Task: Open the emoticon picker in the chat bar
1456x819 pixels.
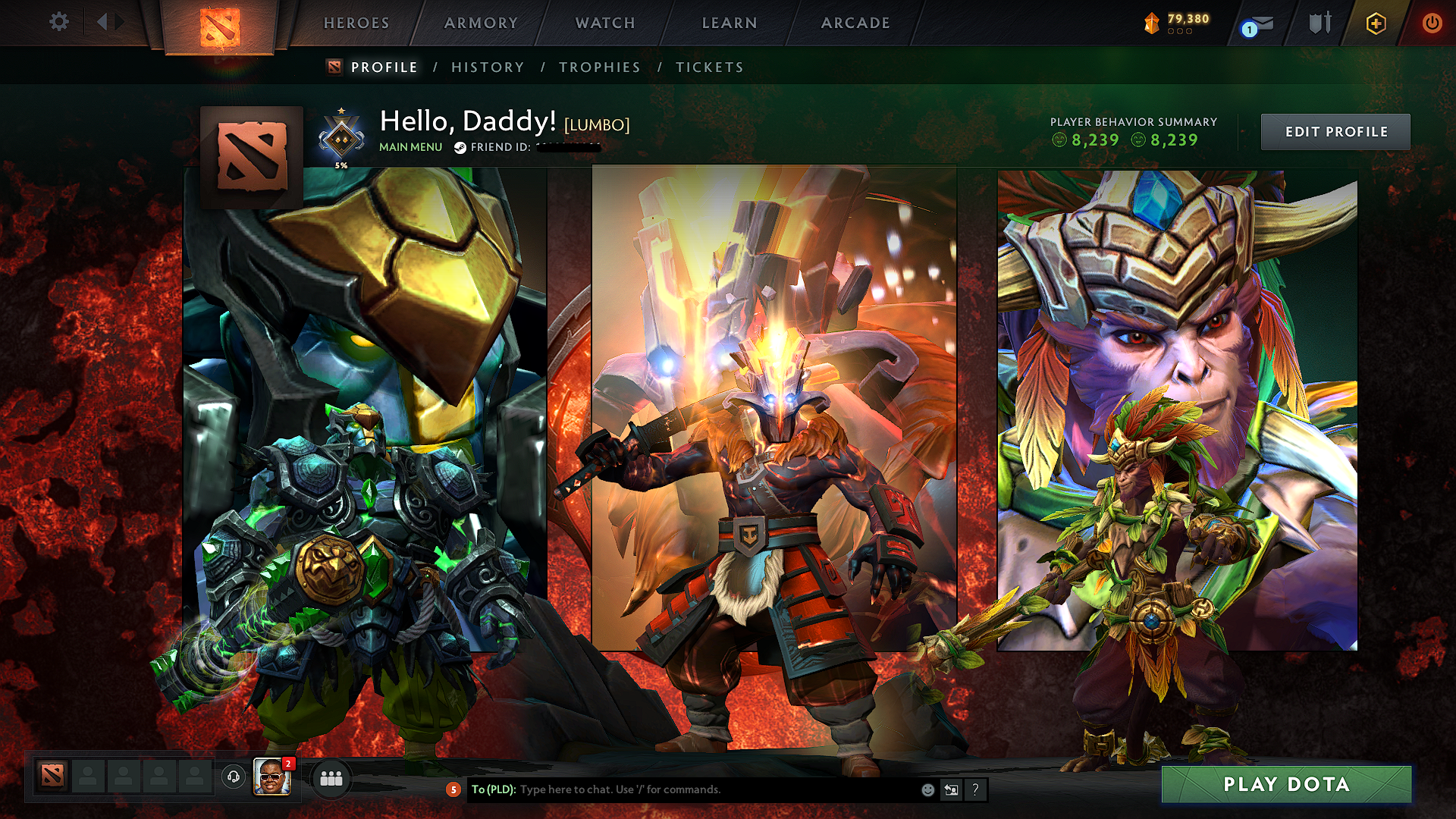Action: point(927,789)
